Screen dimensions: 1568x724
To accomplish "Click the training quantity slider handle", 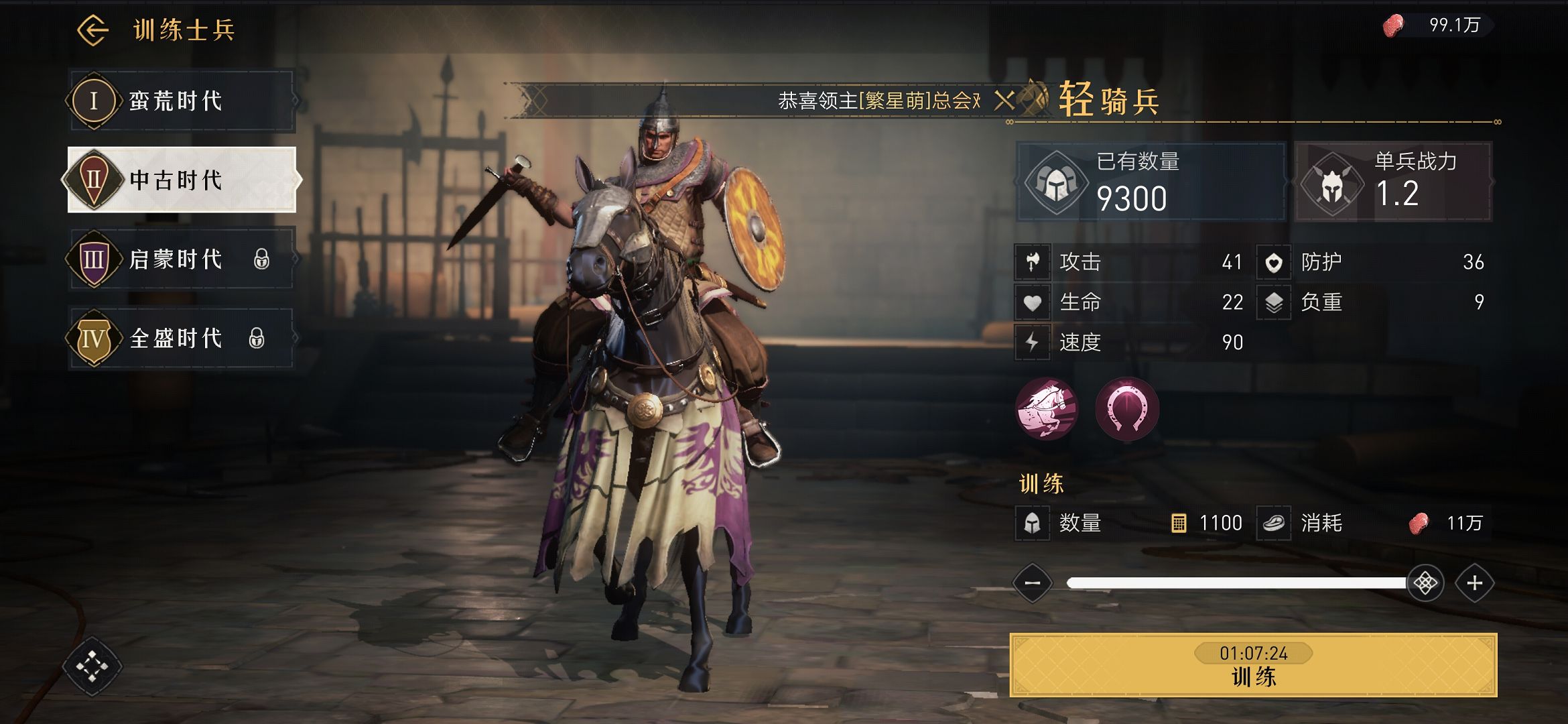I will coord(1425,583).
